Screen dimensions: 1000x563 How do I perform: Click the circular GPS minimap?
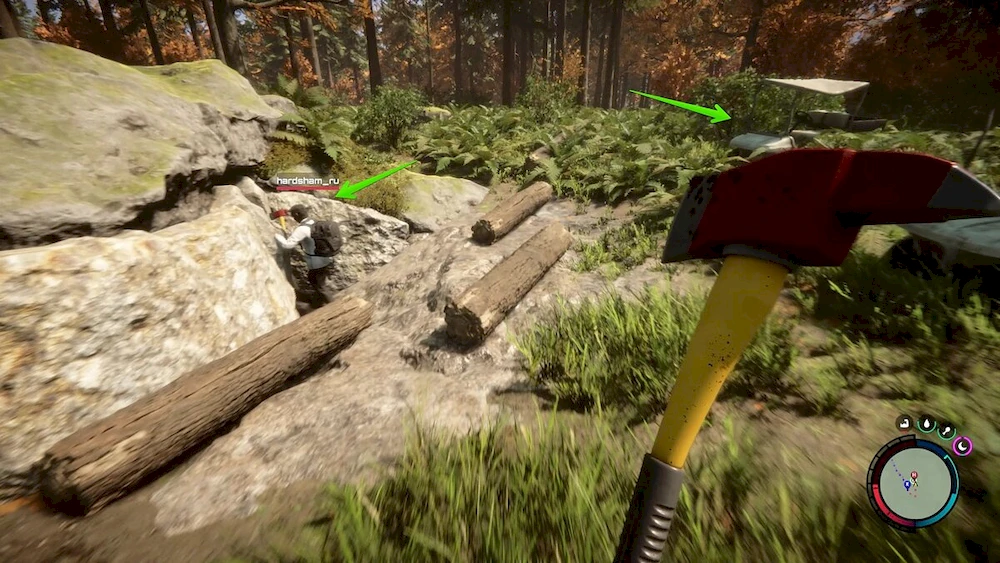[912, 483]
